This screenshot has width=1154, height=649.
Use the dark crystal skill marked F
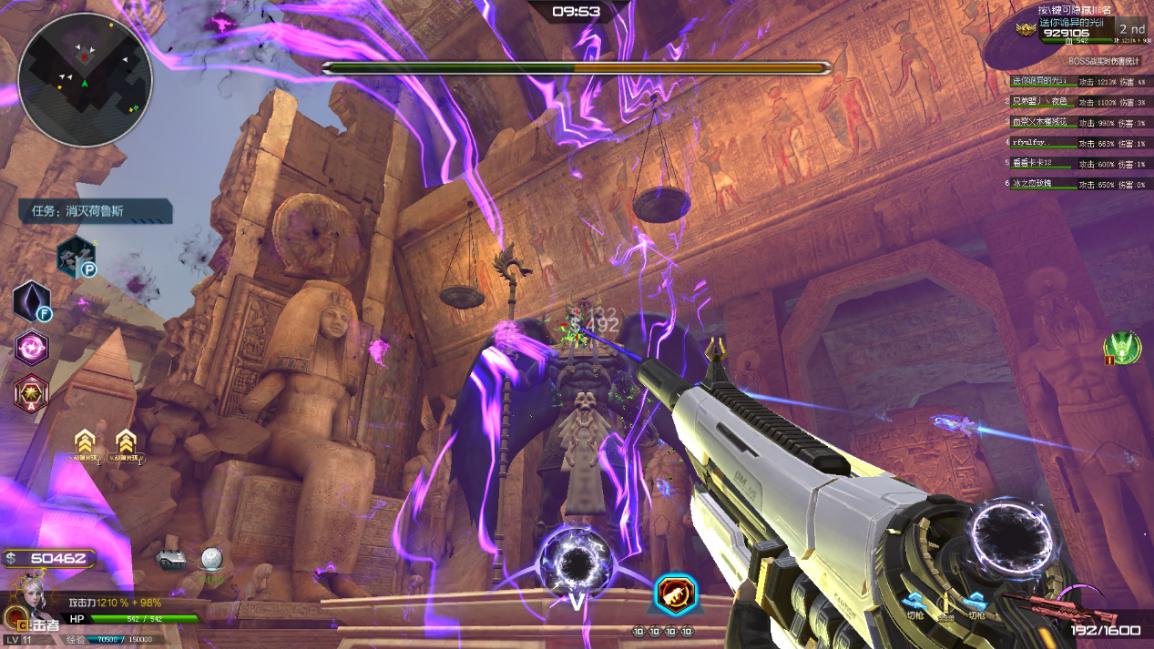pyautogui.click(x=32, y=301)
